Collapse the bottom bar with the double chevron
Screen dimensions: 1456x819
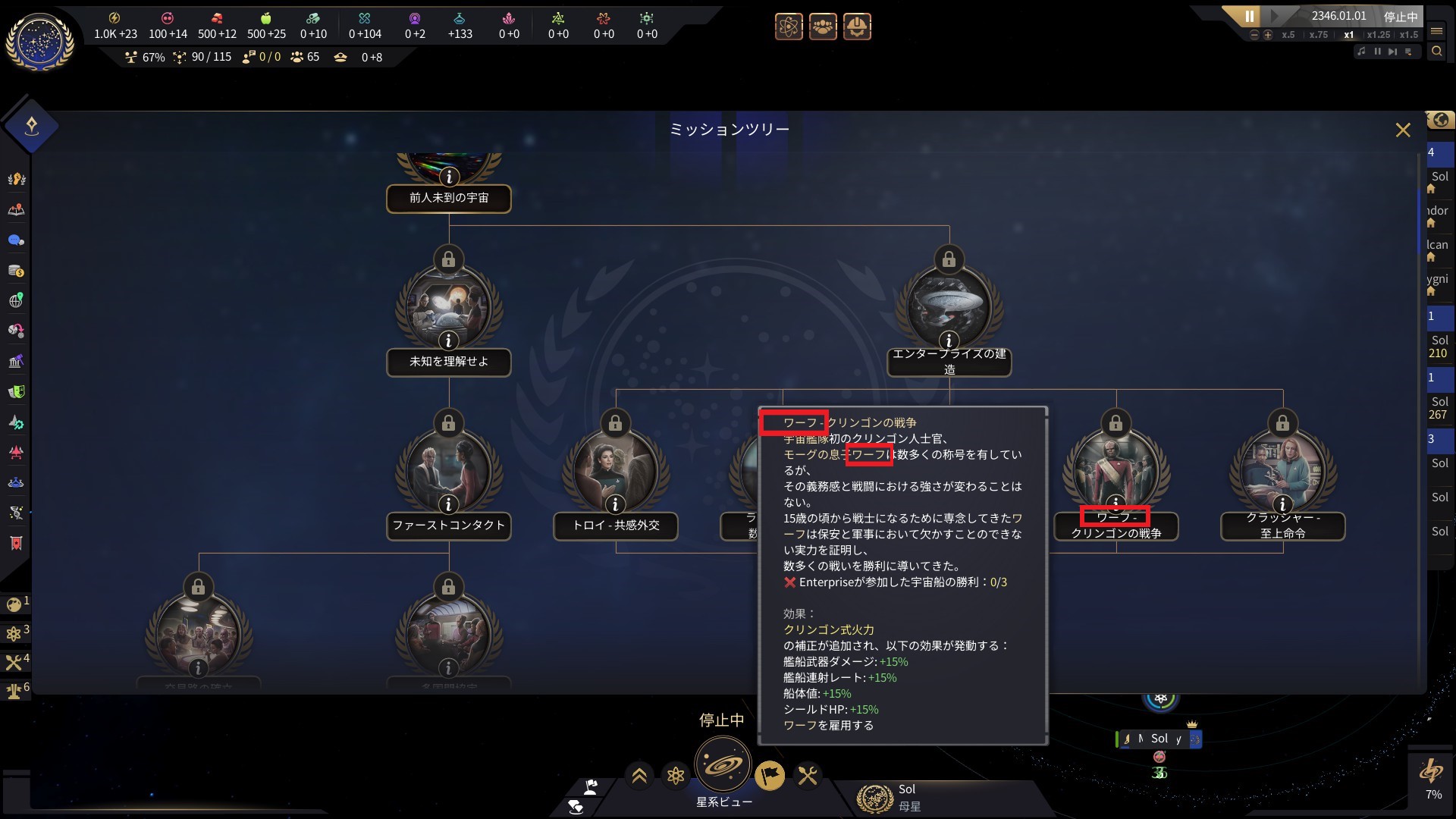[639, 776]
